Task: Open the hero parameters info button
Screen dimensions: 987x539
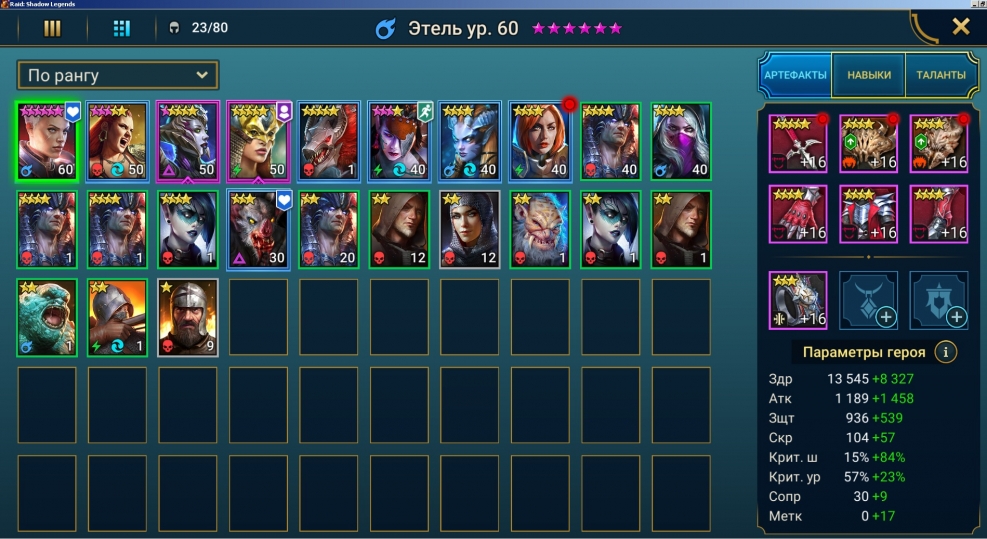Action: tap(945, 352)
